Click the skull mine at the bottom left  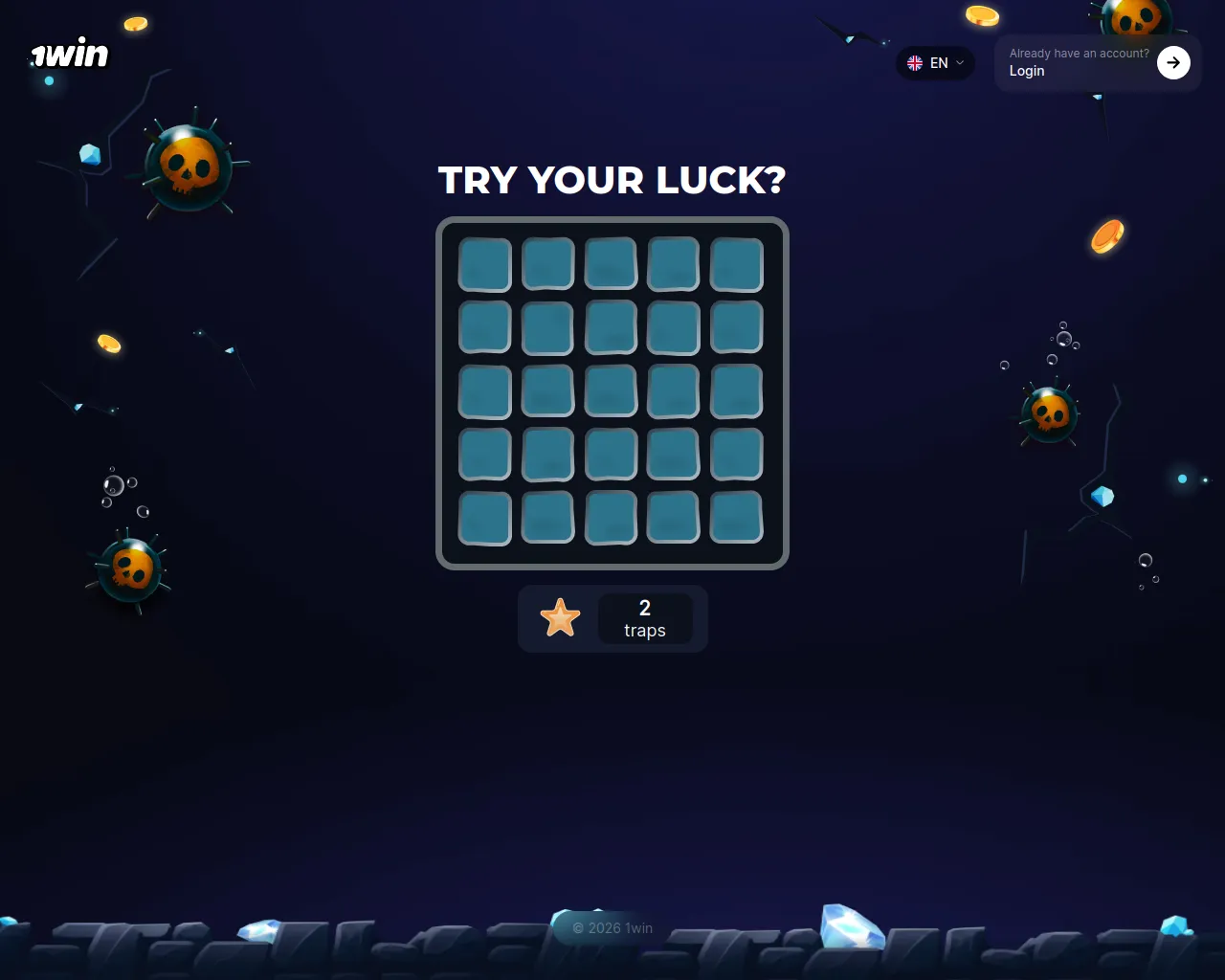130,570
